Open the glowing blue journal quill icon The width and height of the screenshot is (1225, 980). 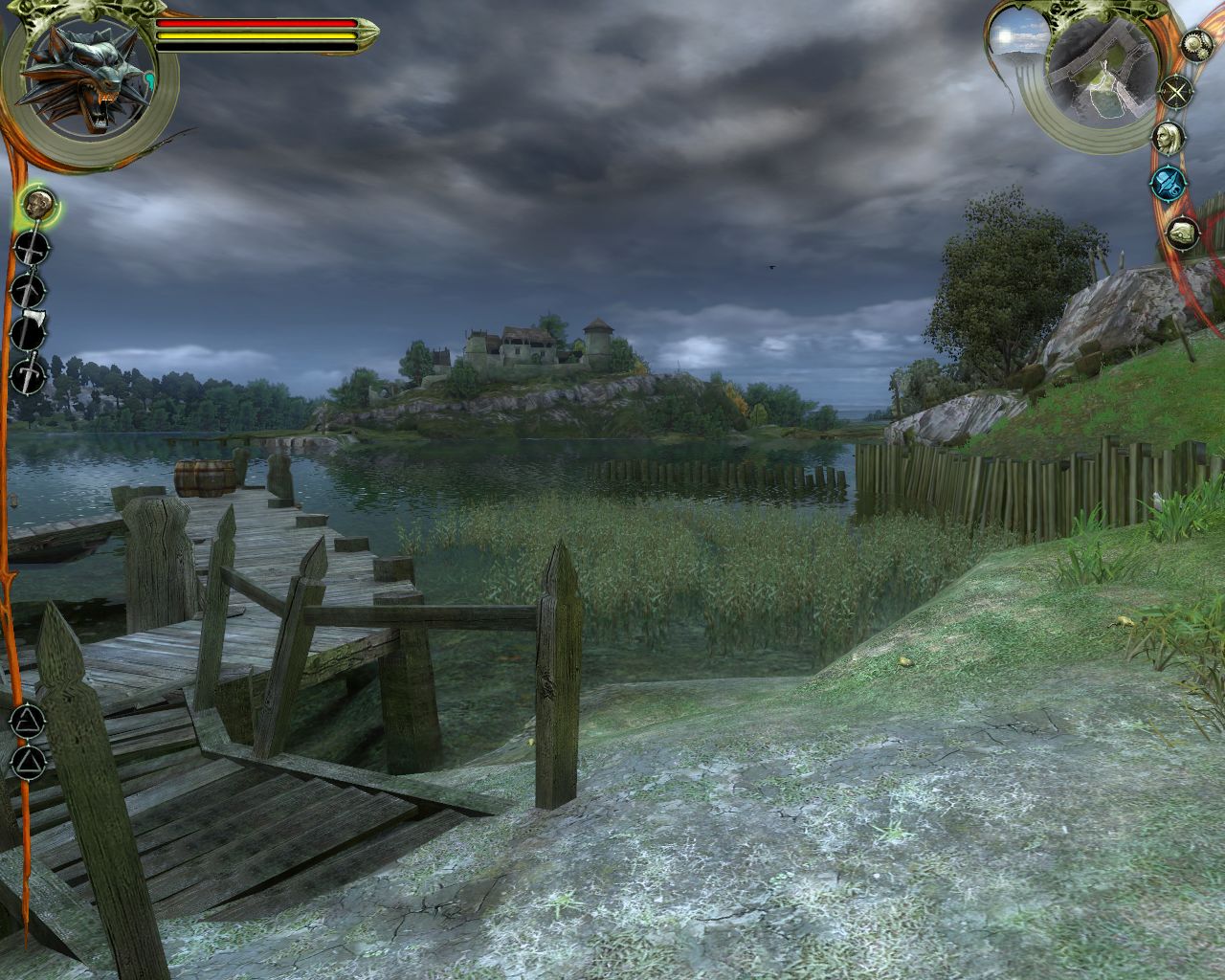[1167, 180]
